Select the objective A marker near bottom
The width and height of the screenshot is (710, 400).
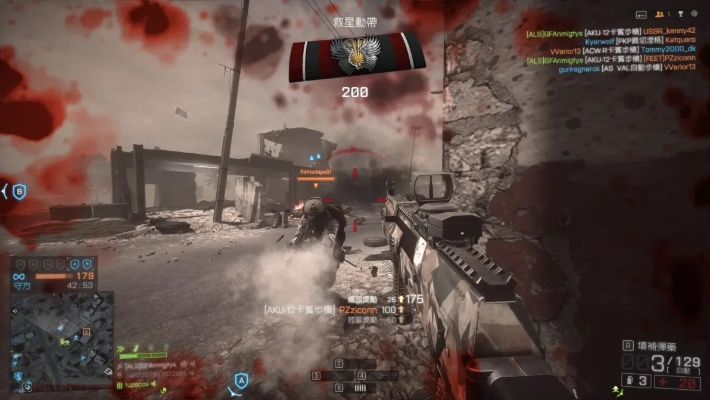(x=241, y=381)
